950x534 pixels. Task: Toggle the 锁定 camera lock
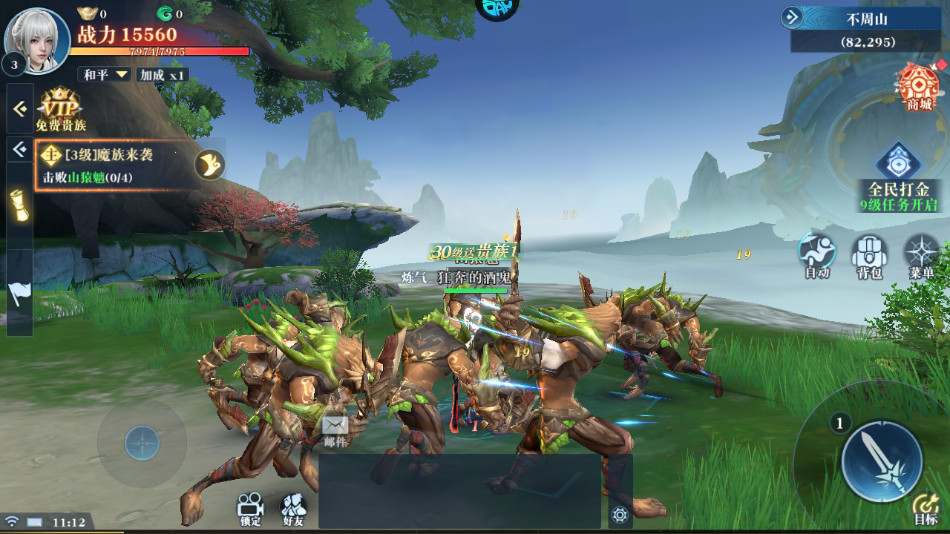coord(250,507)
